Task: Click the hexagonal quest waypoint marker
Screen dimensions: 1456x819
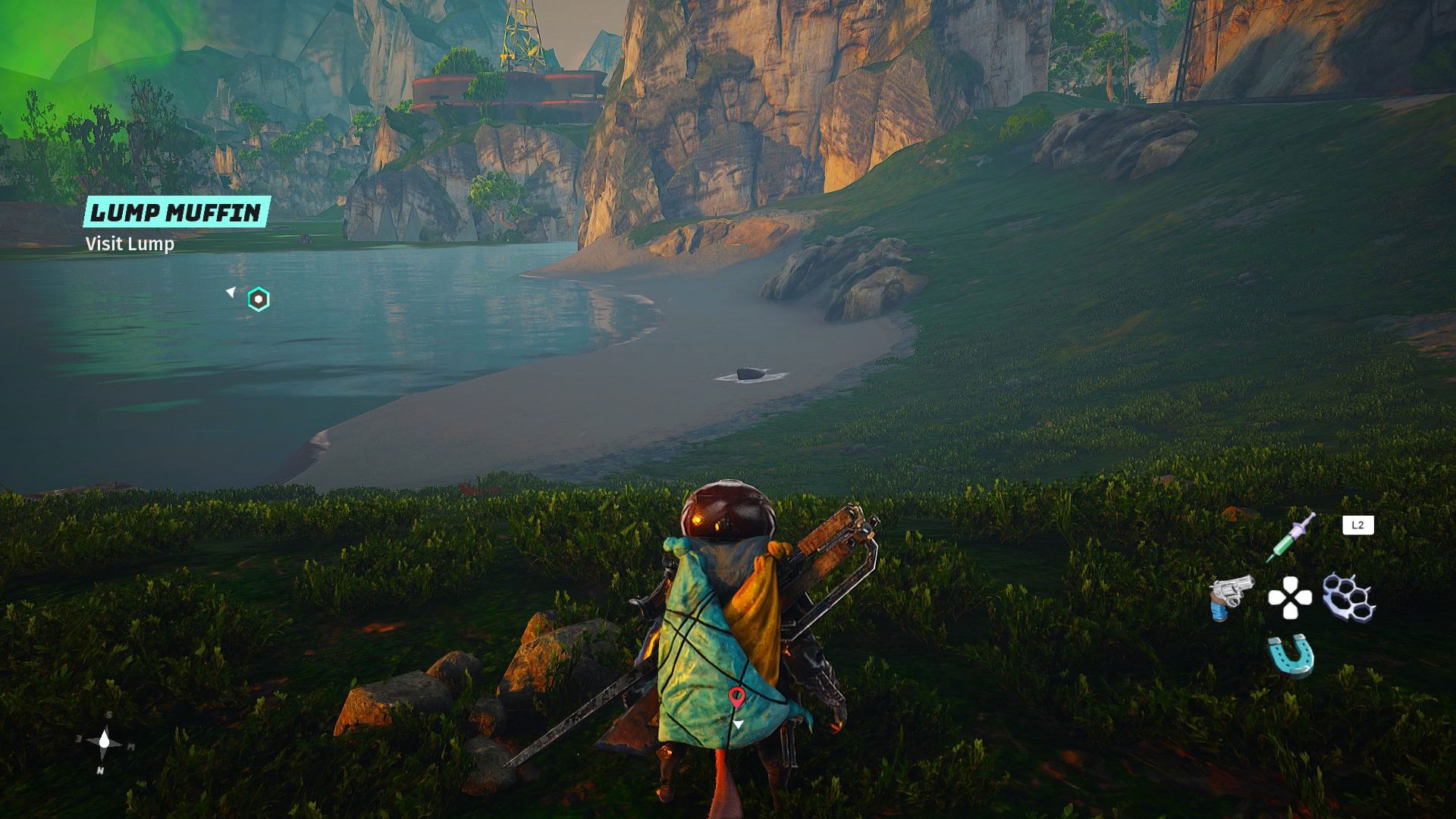Action: [x=259, y=300]
